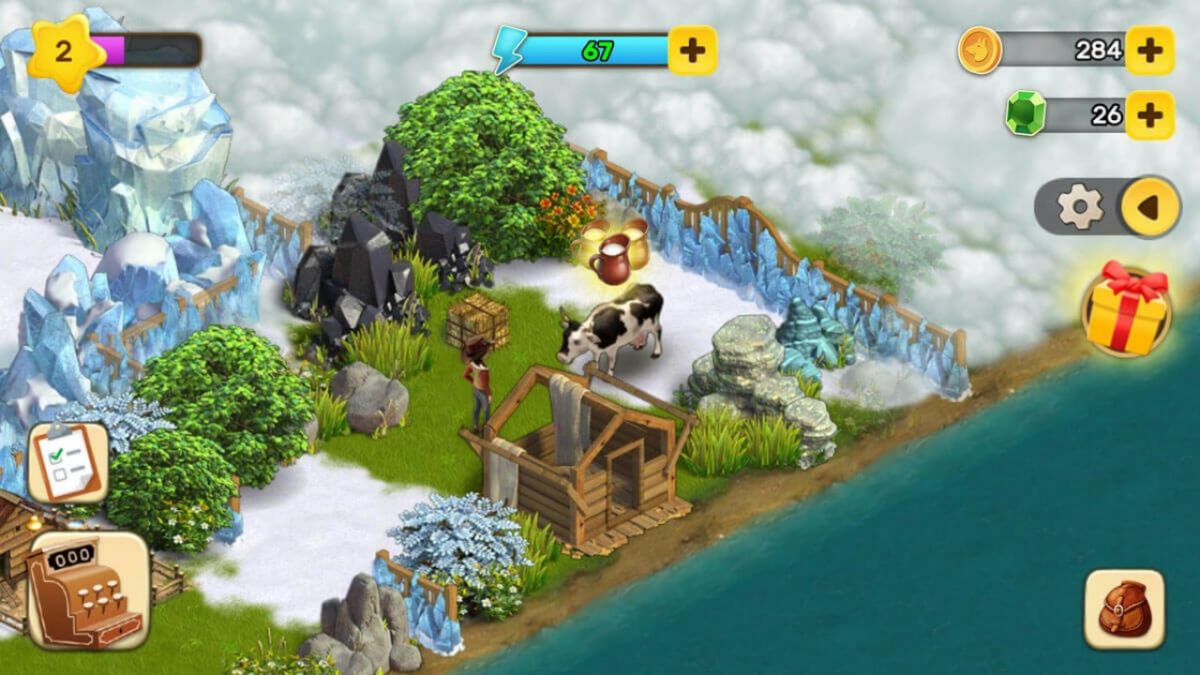The height and width of the screenshot is (675, 1200).
Task: Open the red-ribbon gift box
Action: coord(1126,310)
